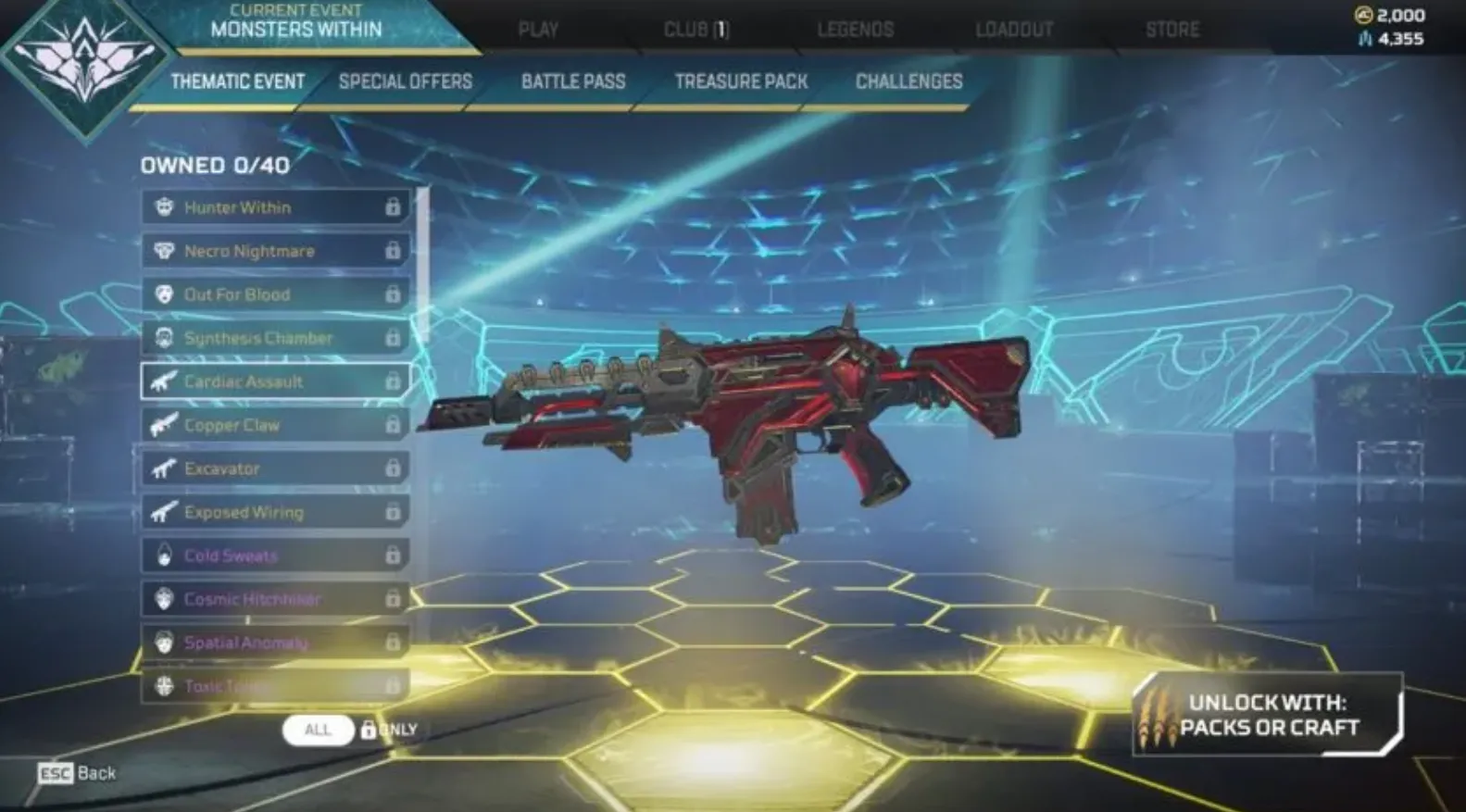Click the Copper Claw weapon icon
The height and width of the screenshot is (812, 1466).
pyautogui.click(x=162, y=425)
